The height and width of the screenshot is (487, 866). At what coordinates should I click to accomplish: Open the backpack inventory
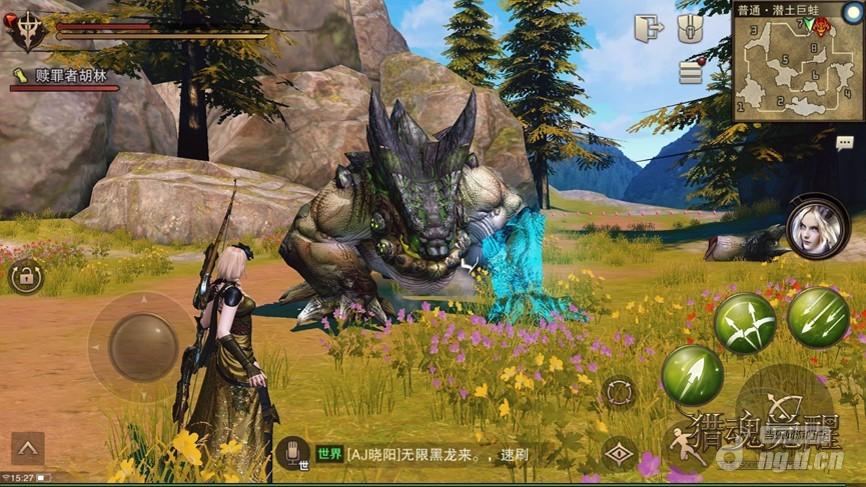pos(691,28)
